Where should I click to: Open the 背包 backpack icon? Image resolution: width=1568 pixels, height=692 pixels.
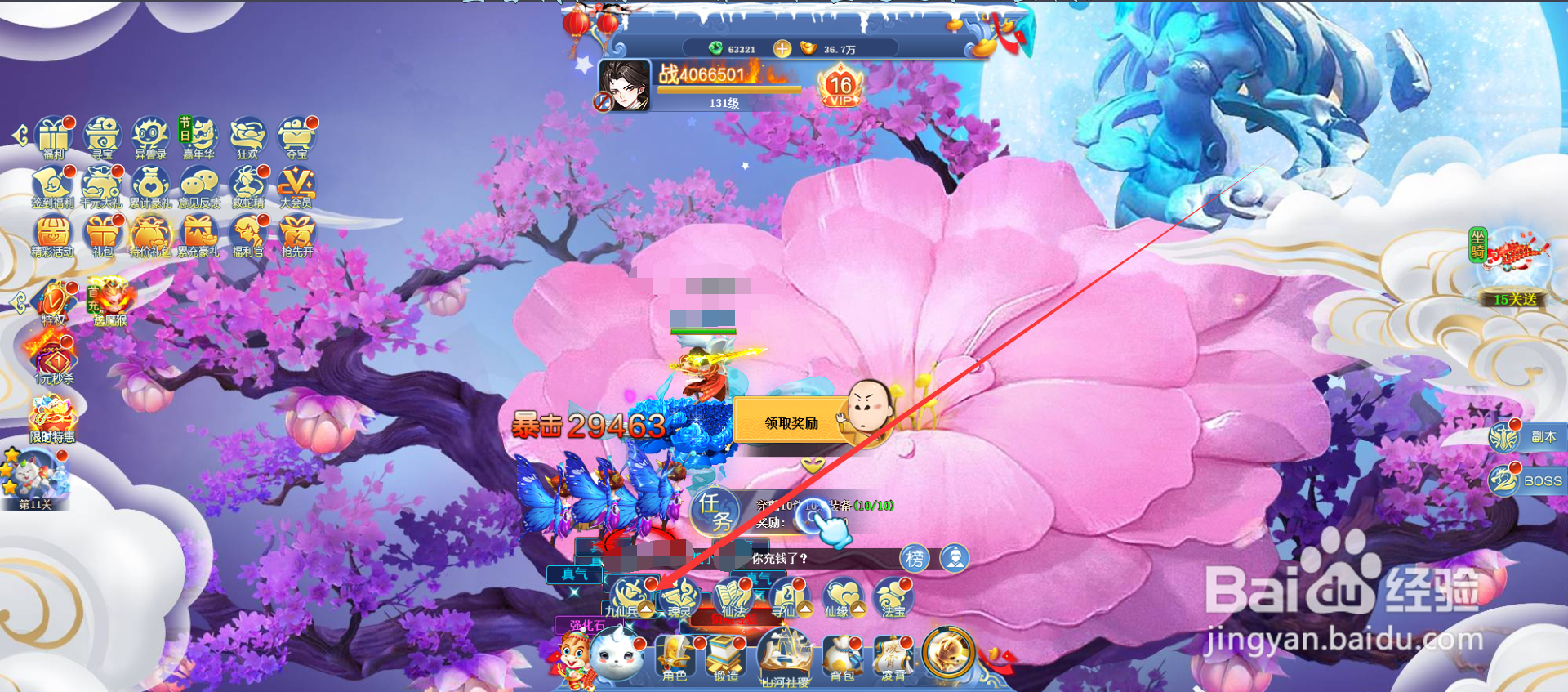840,658
